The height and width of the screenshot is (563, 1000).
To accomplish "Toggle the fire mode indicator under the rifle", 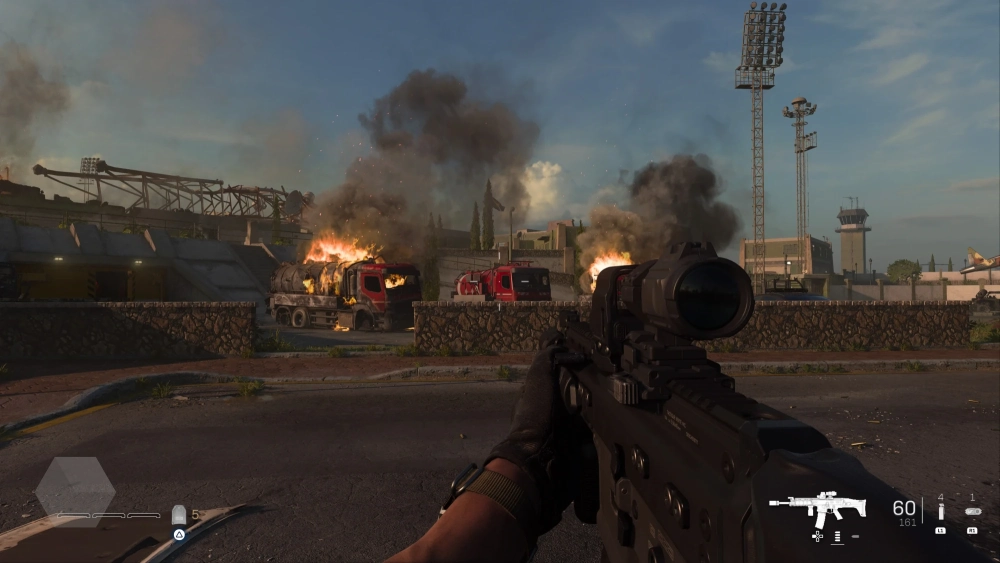I will coord(837,537).
